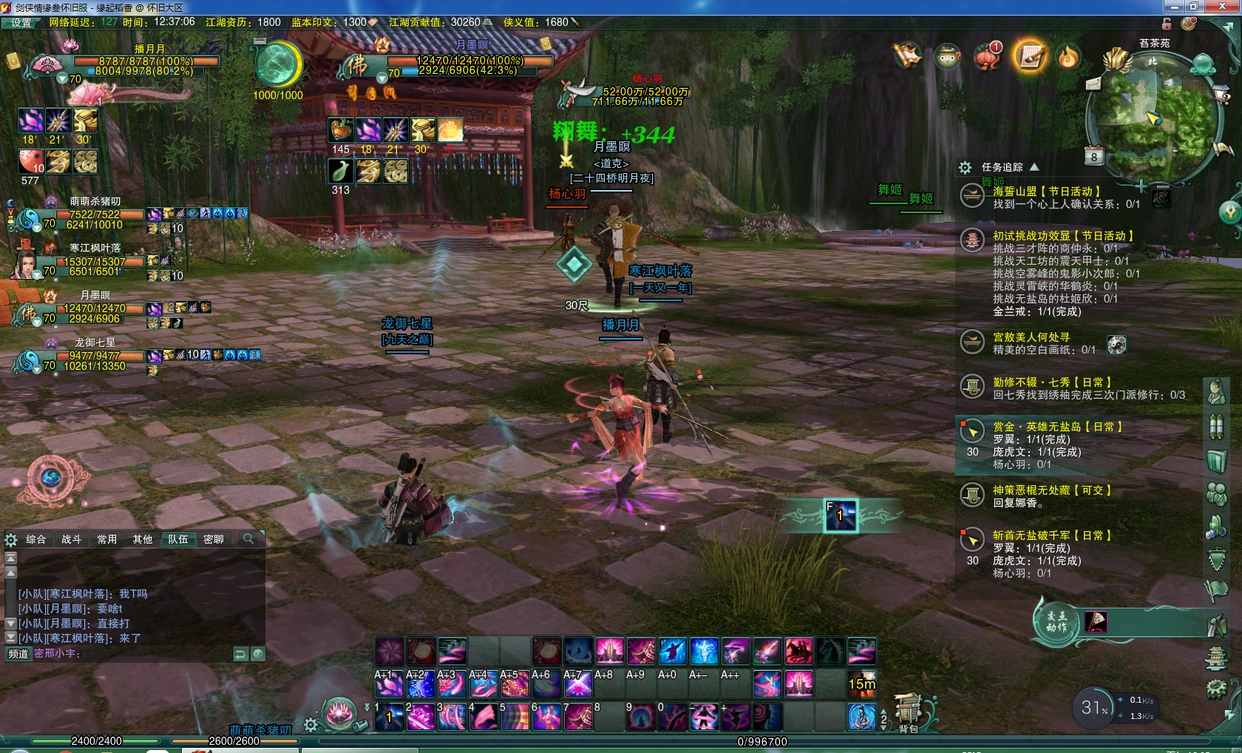Open the chat search magnifier
Screen dimensions: 1242x753
pyautogui.click(x=249, y=539)
